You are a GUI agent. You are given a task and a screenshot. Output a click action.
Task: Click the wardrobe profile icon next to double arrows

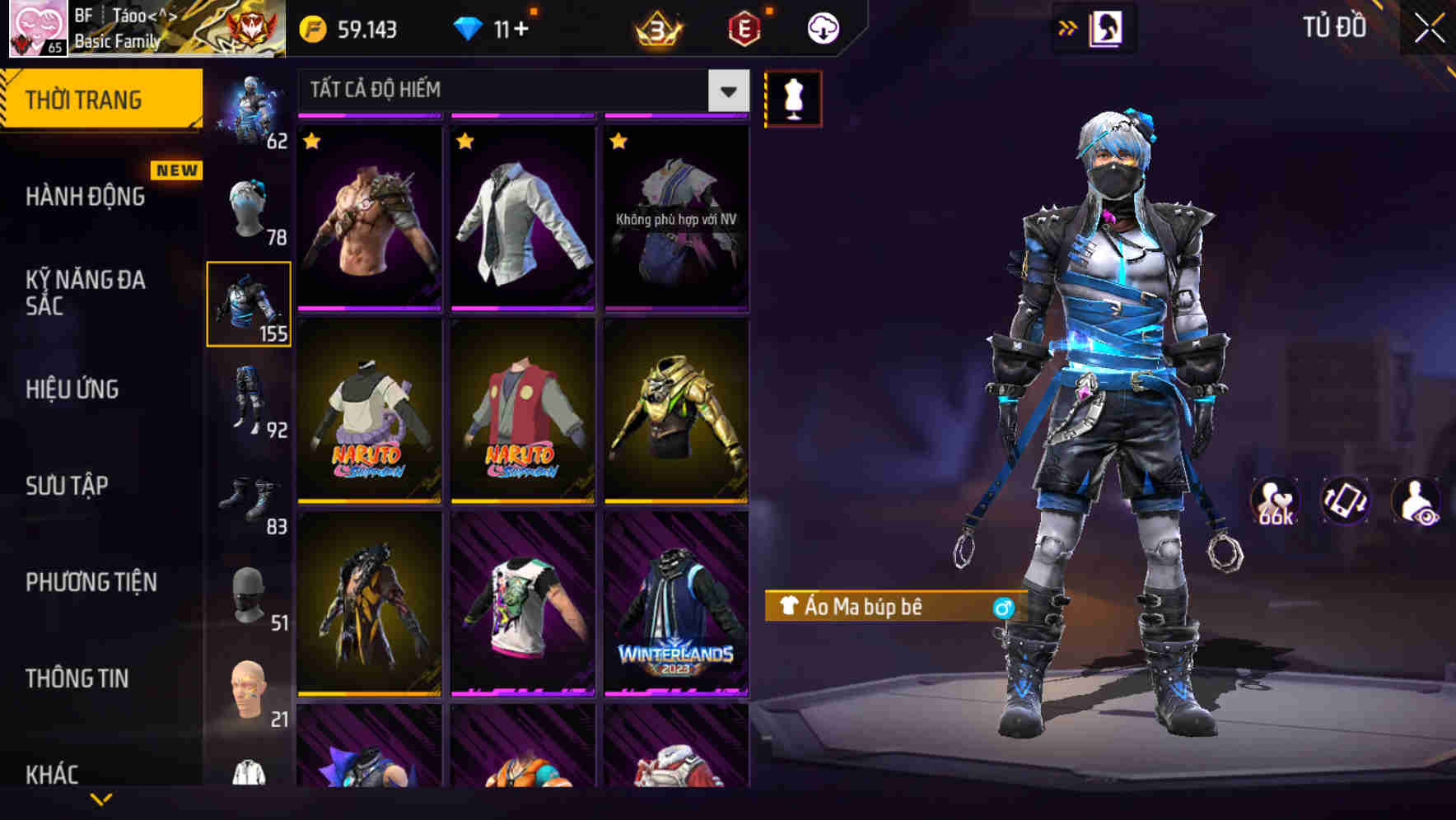click(1105, 27)
